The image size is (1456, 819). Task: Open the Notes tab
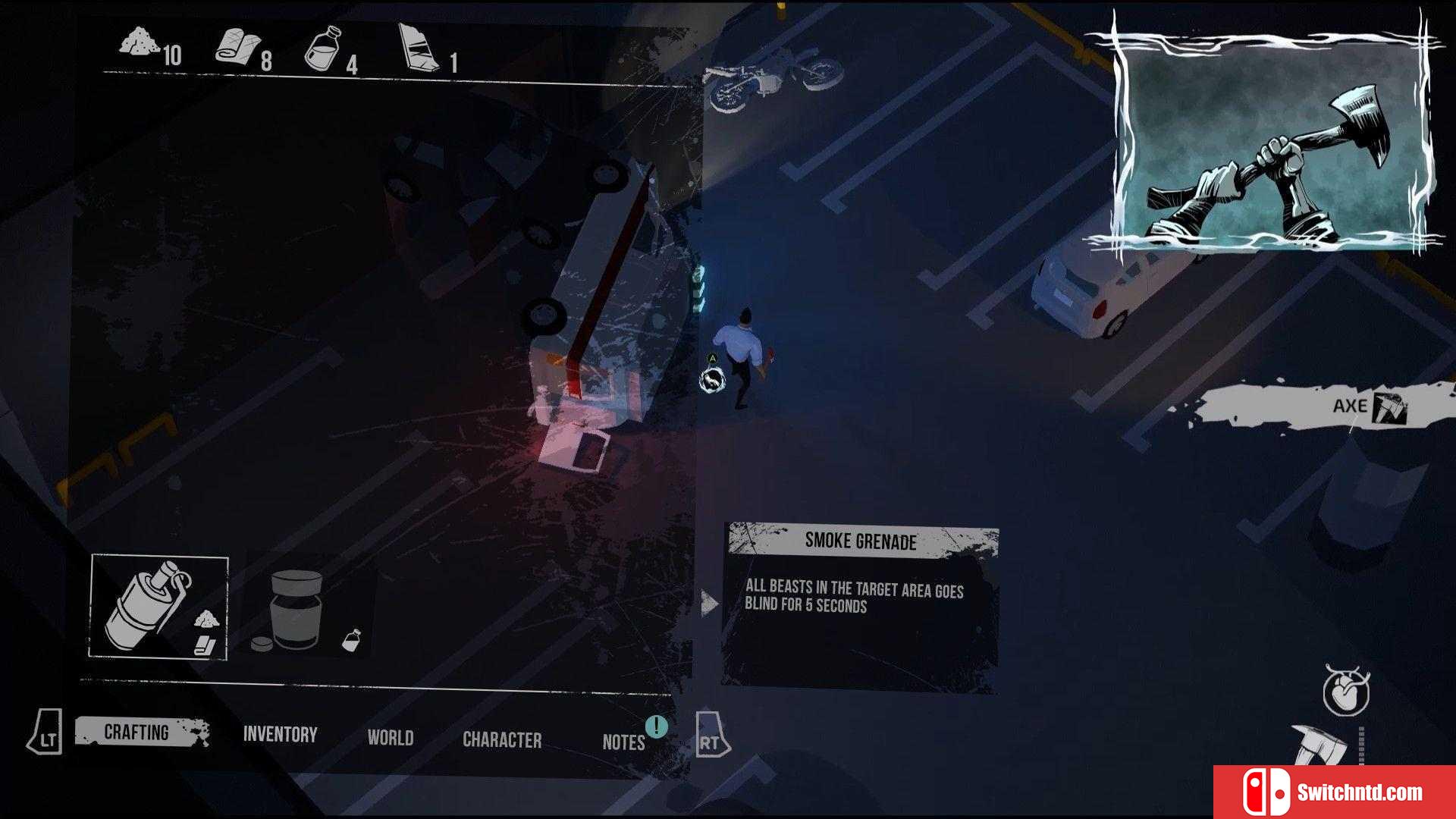[623, 742]
